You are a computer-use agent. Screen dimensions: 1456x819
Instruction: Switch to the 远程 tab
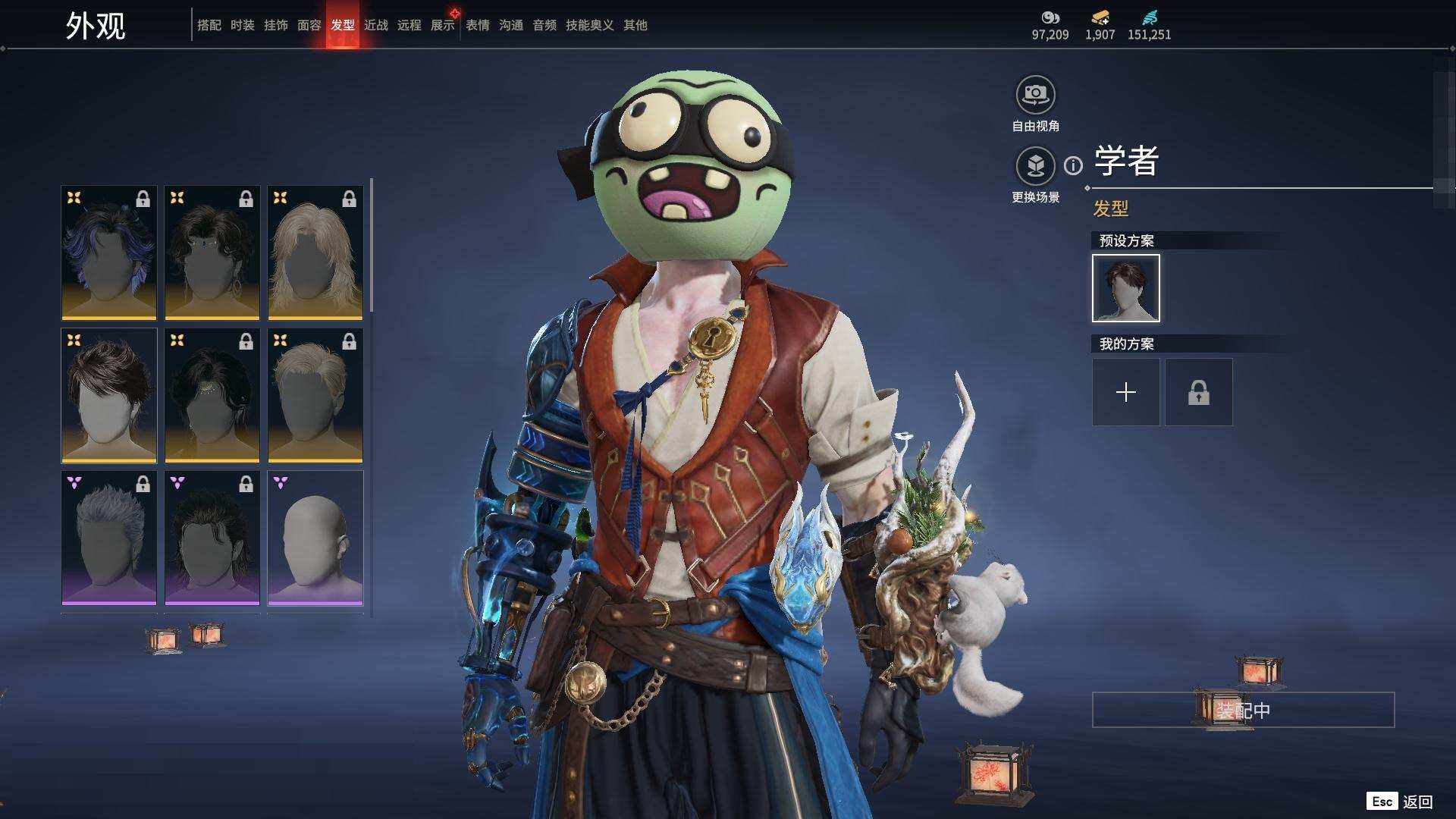[x=409, y=25]
